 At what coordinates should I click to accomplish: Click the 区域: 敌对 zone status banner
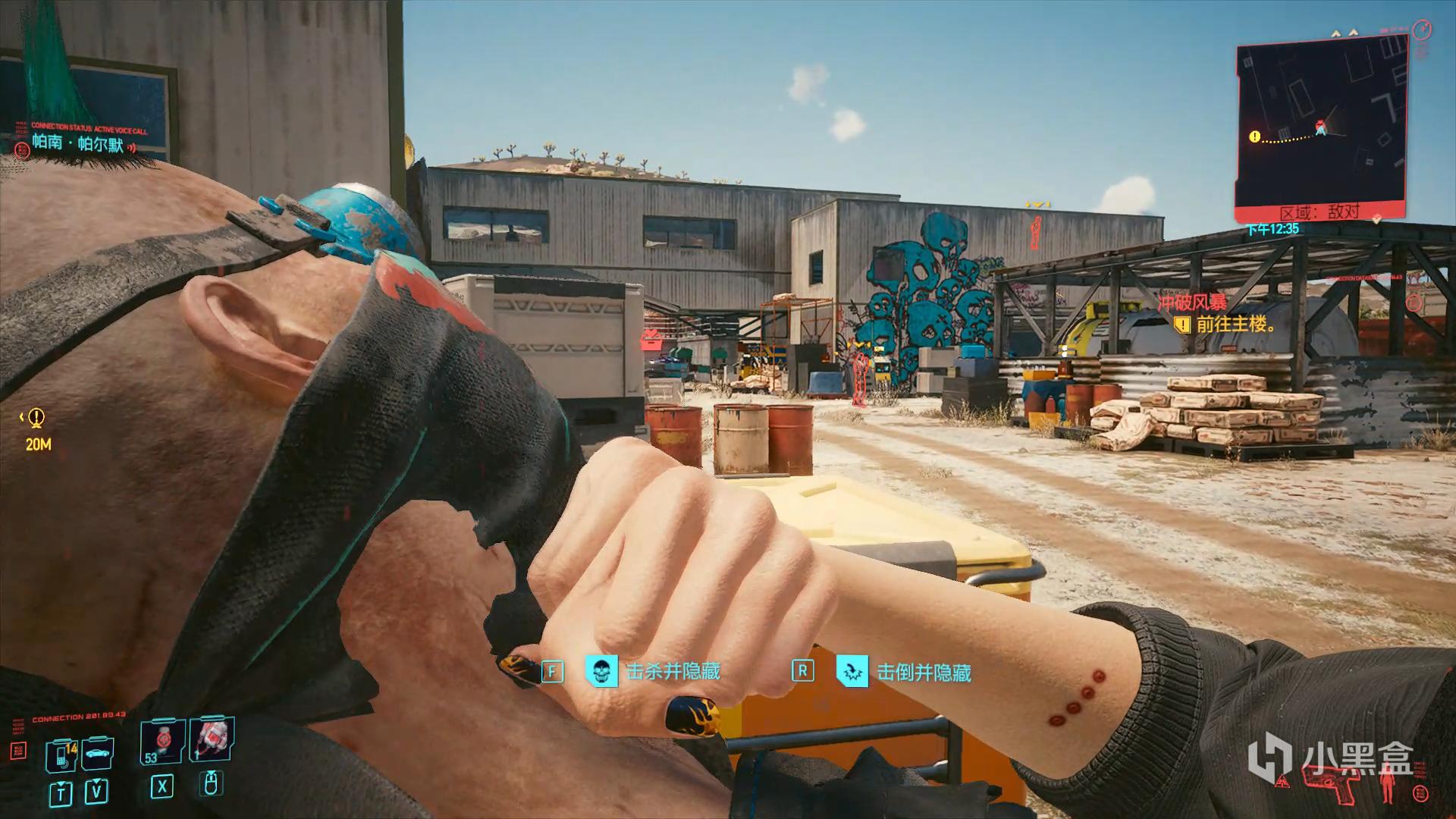[1319, 212]
